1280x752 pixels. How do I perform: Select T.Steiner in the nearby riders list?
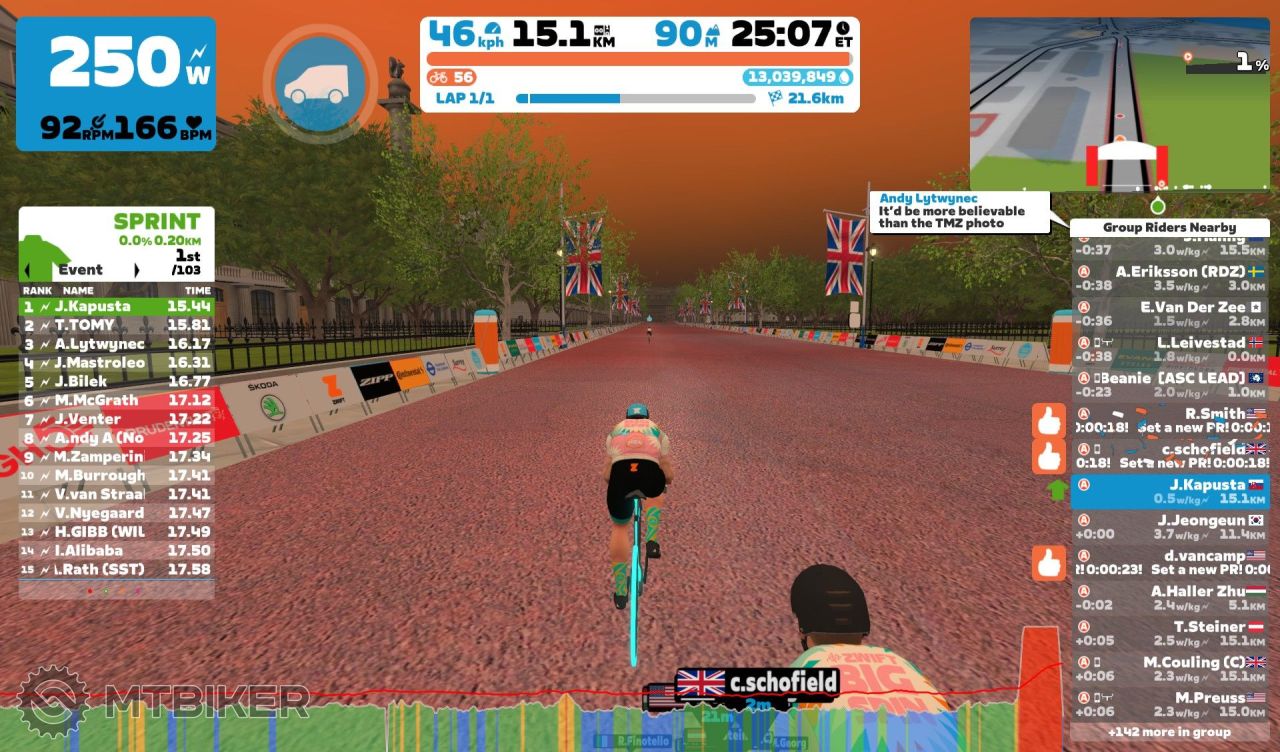(1169, 633)
